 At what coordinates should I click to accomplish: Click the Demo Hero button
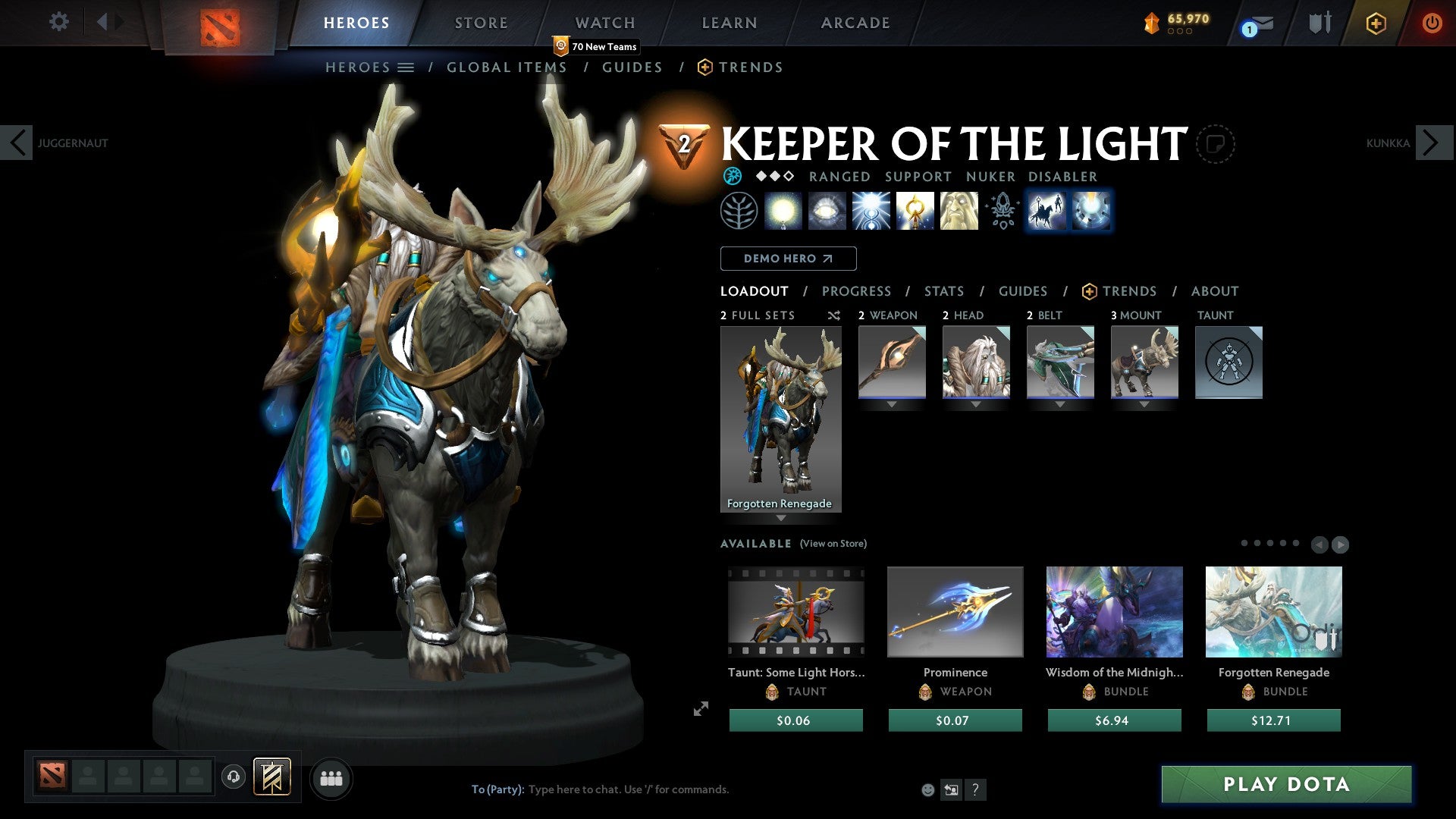click(788, 259)
